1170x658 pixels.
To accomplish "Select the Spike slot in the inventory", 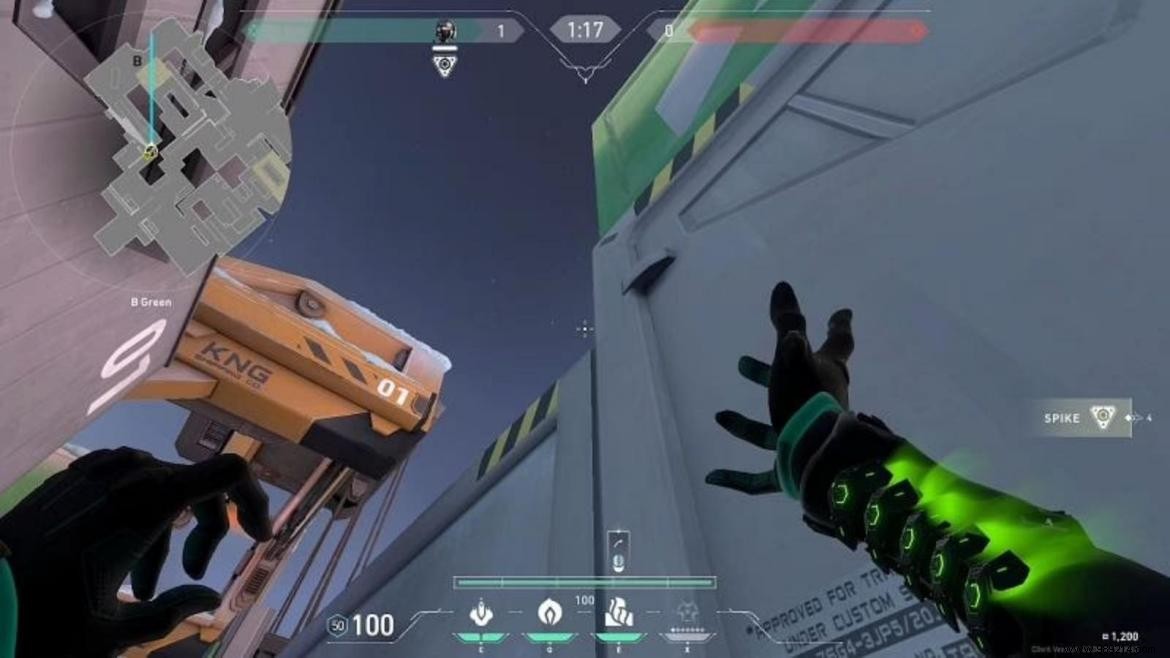I will coord(1084,417).
